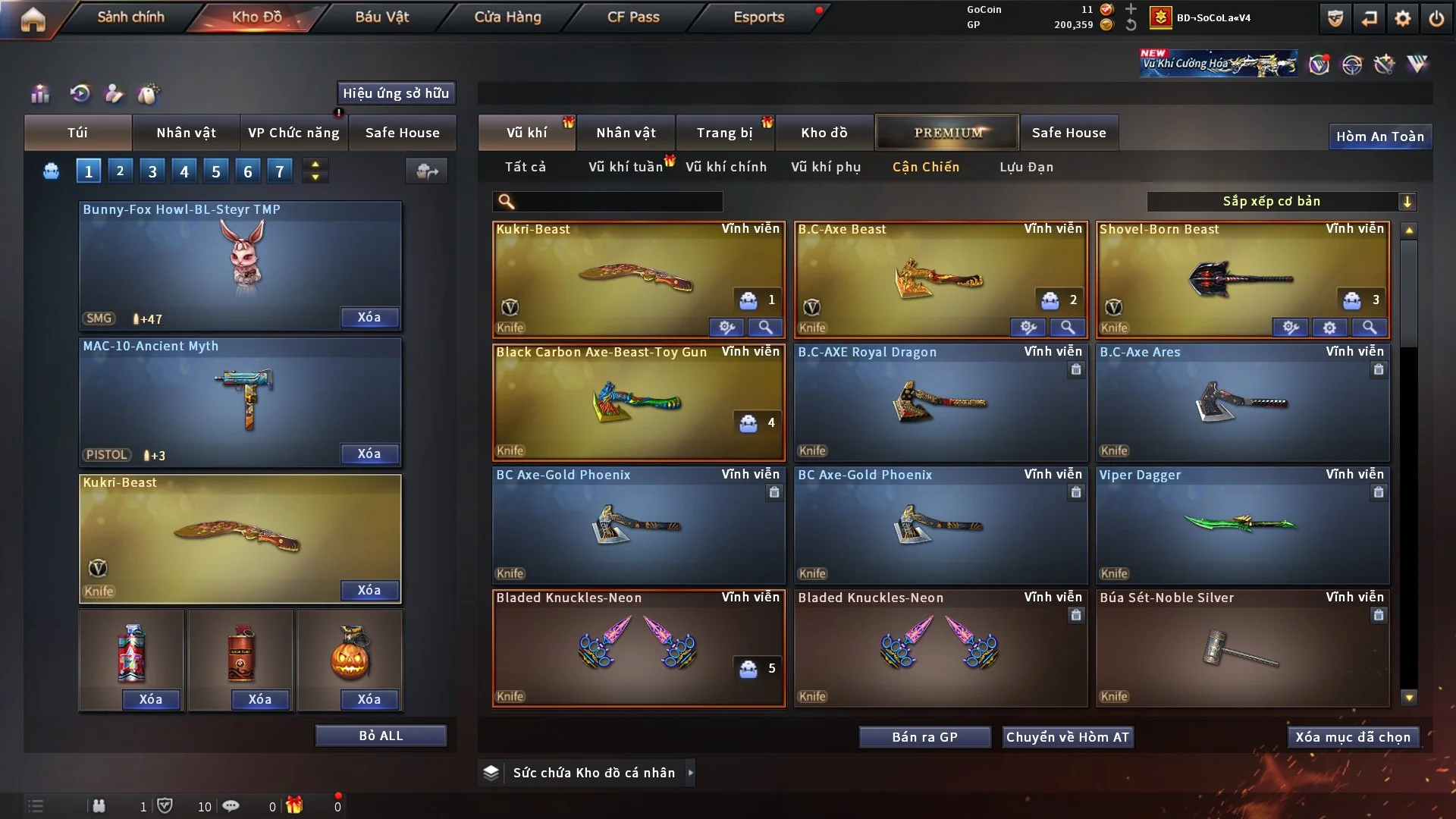Open the Sắp xếp cơ bản sort dropdown
The height and width of the screenshot is (819, 1456).
coord(1282,202)
